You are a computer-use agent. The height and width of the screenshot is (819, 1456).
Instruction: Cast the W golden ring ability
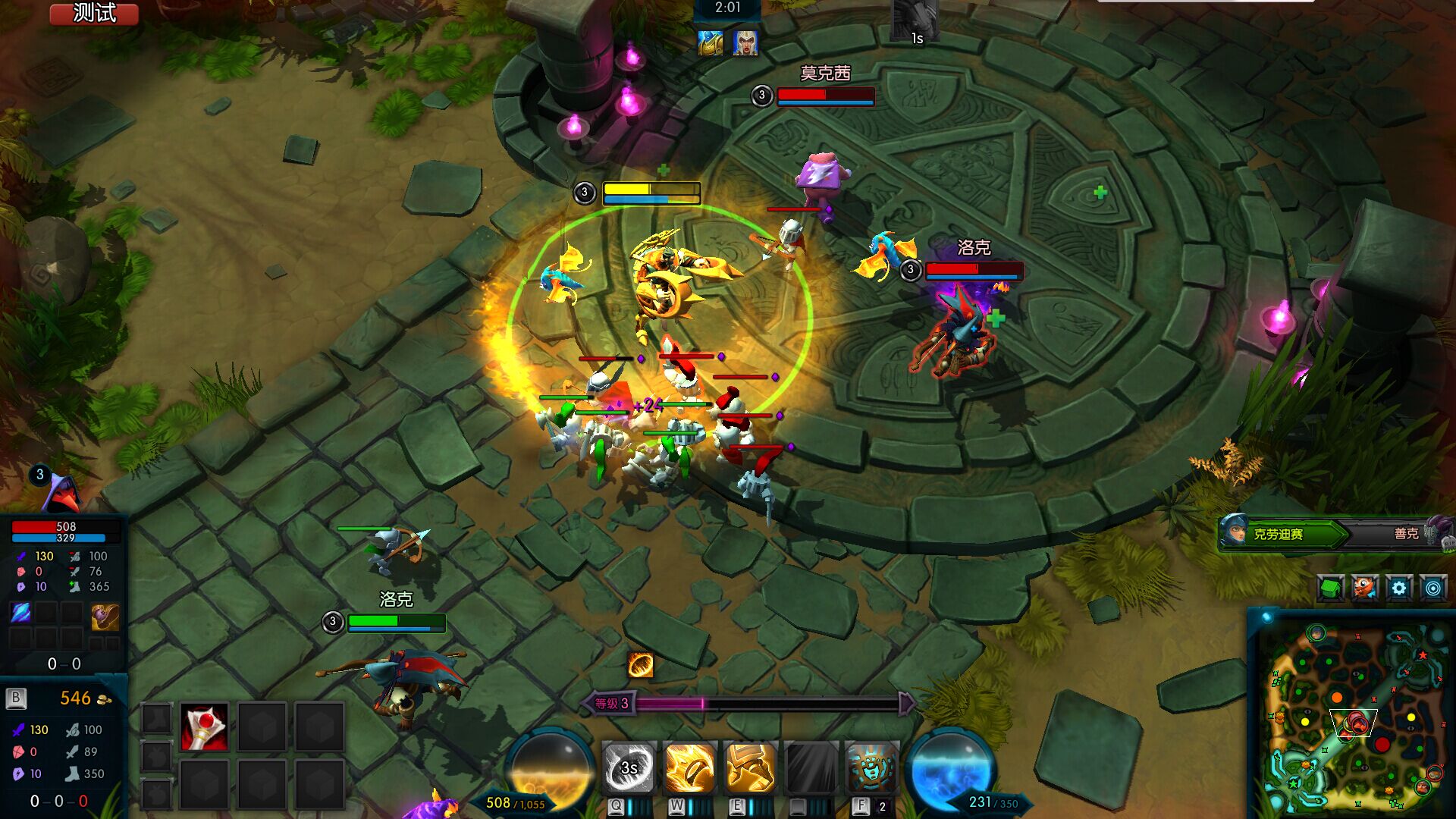click(689, 767)
